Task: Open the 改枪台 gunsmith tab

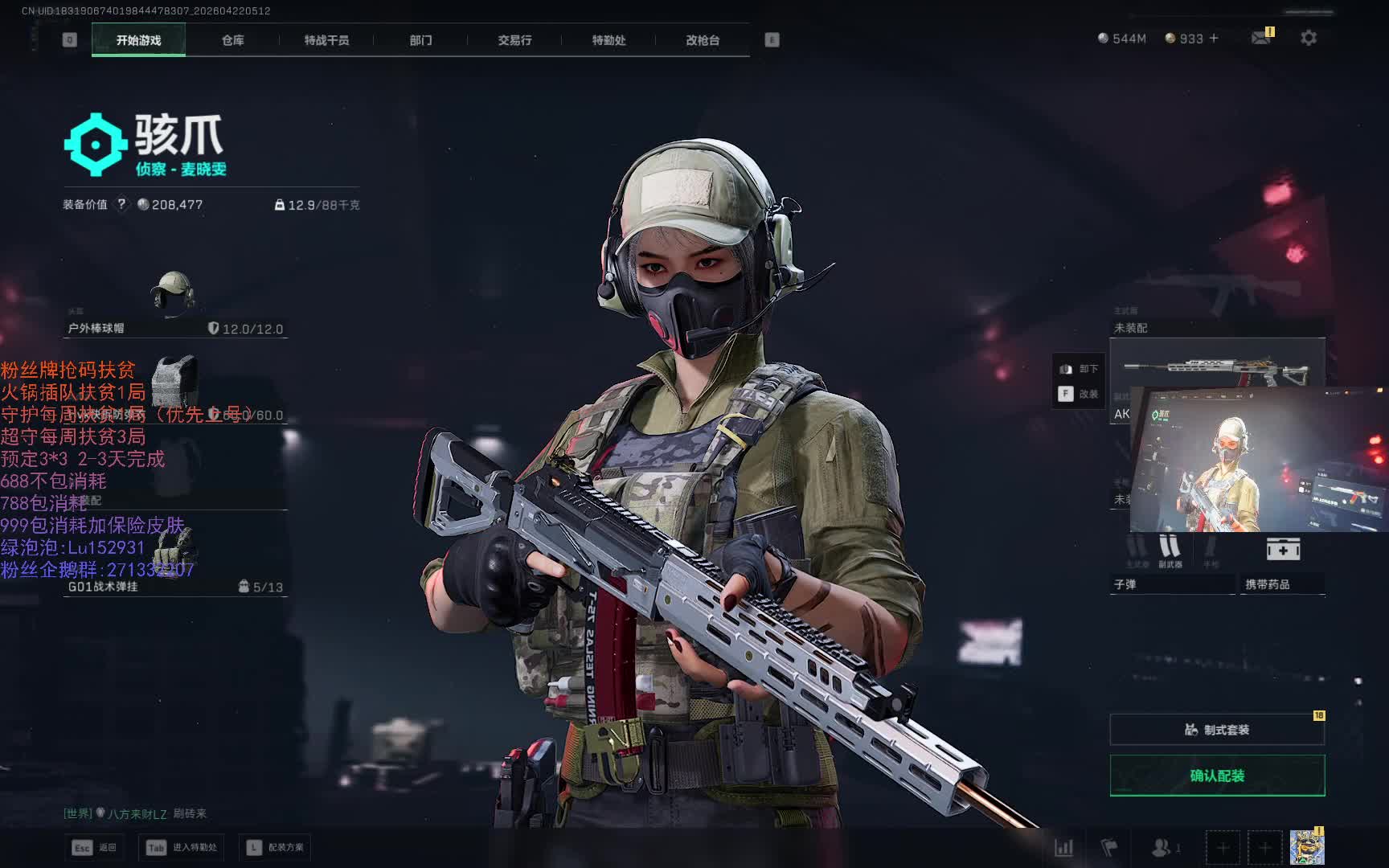Action: click(703, 40)
